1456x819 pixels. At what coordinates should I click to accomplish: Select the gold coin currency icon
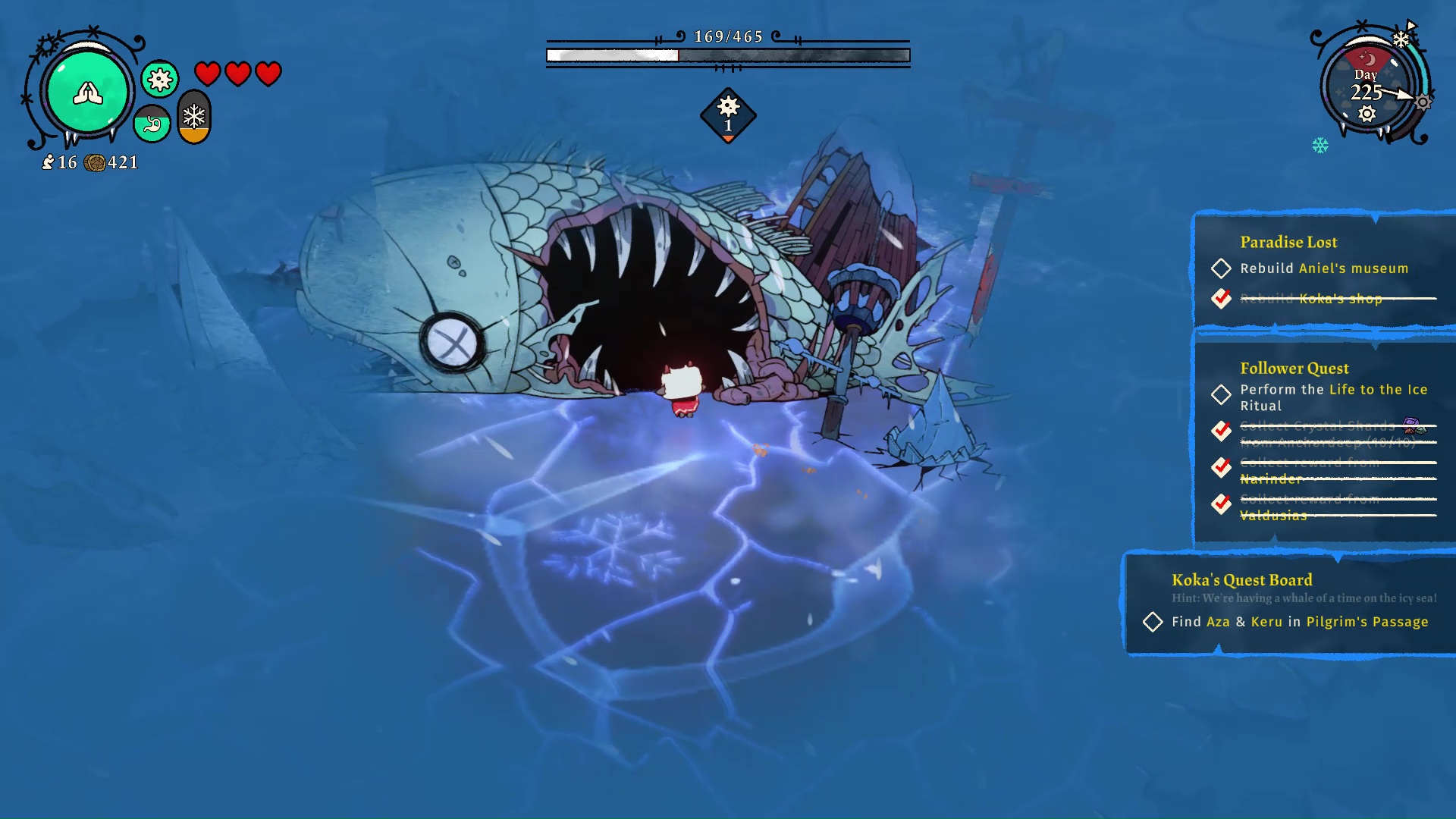96,162
